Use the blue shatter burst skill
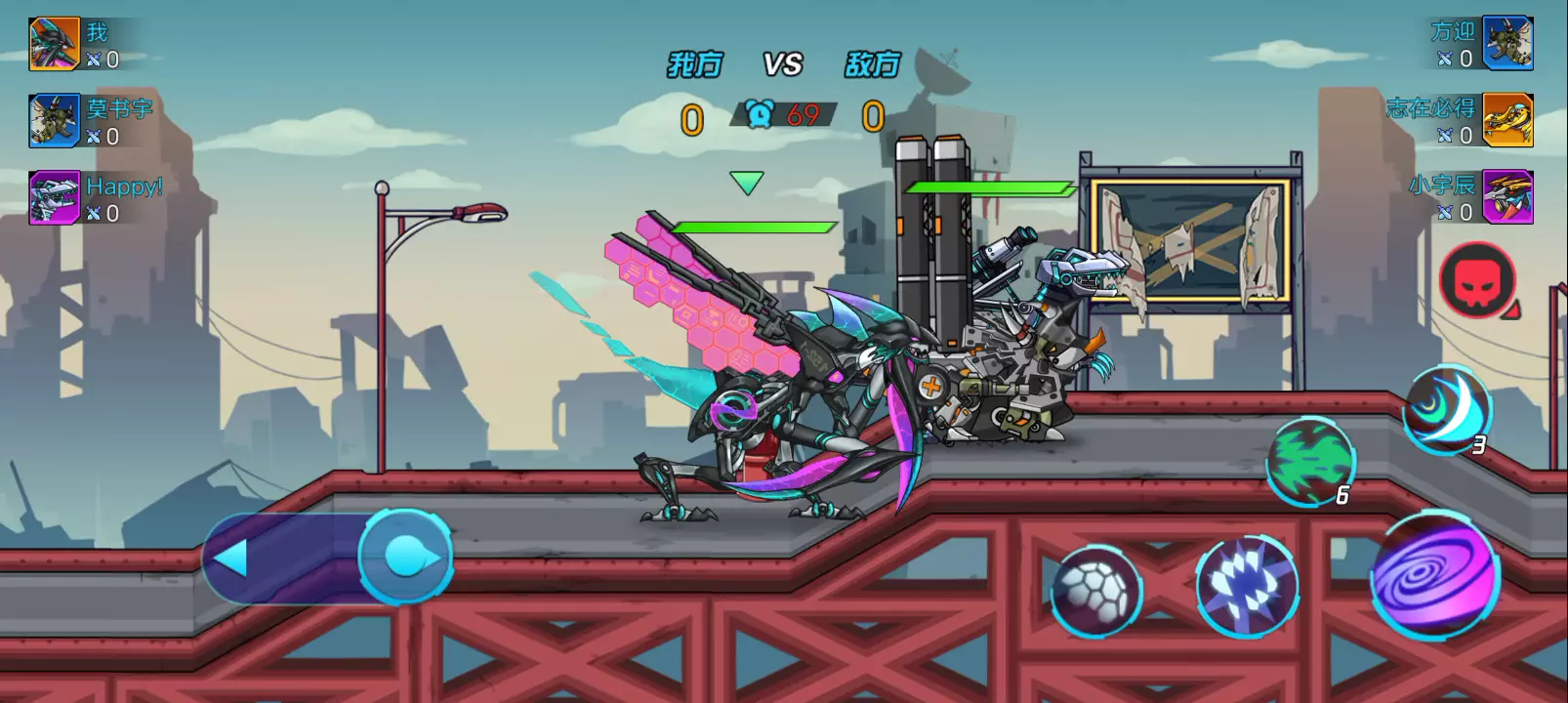Viewport: 1568px width, 703px height. 1247,586
